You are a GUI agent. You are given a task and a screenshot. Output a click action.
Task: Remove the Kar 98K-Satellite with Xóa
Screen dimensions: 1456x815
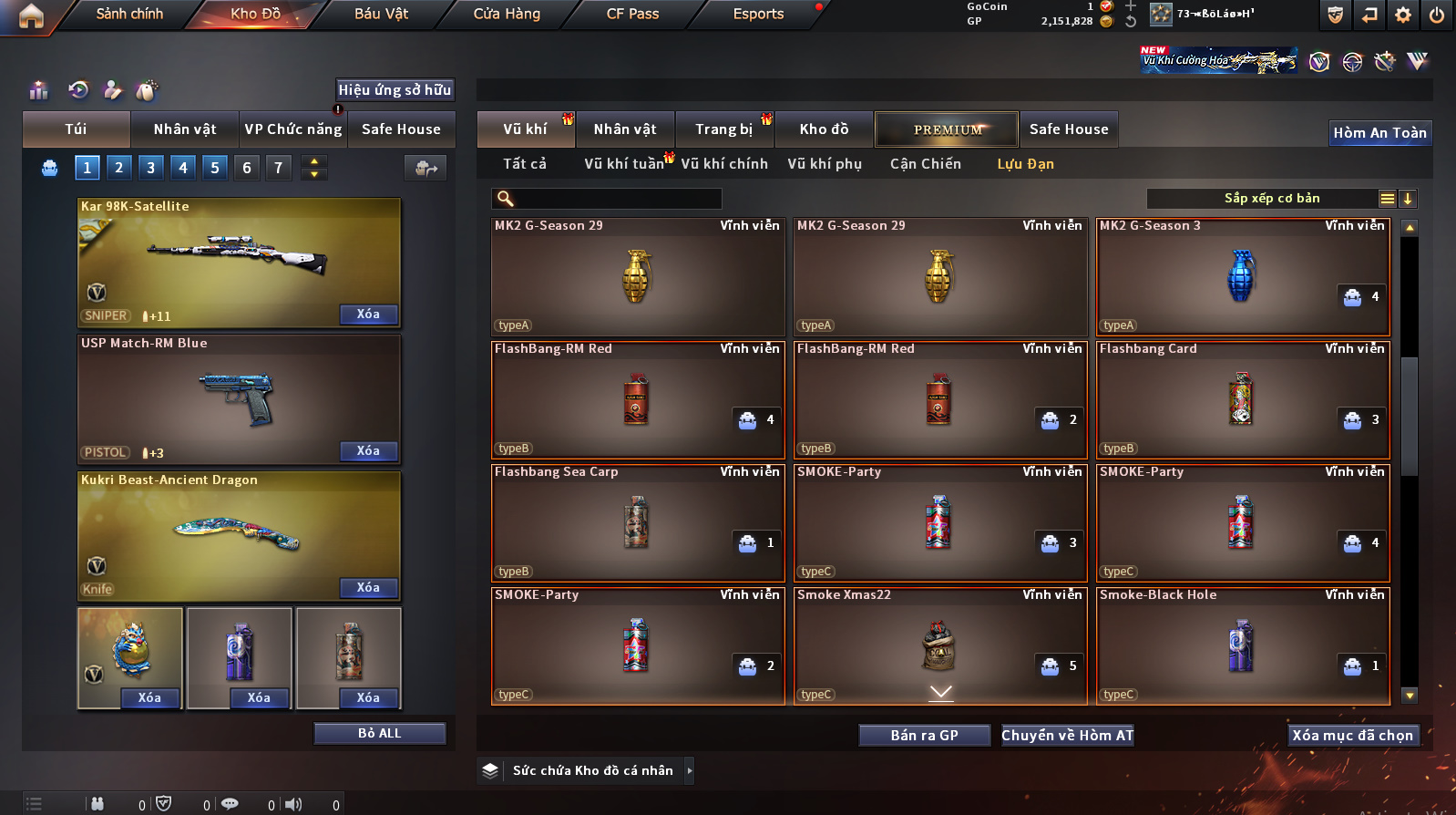(x=368, y=315)
